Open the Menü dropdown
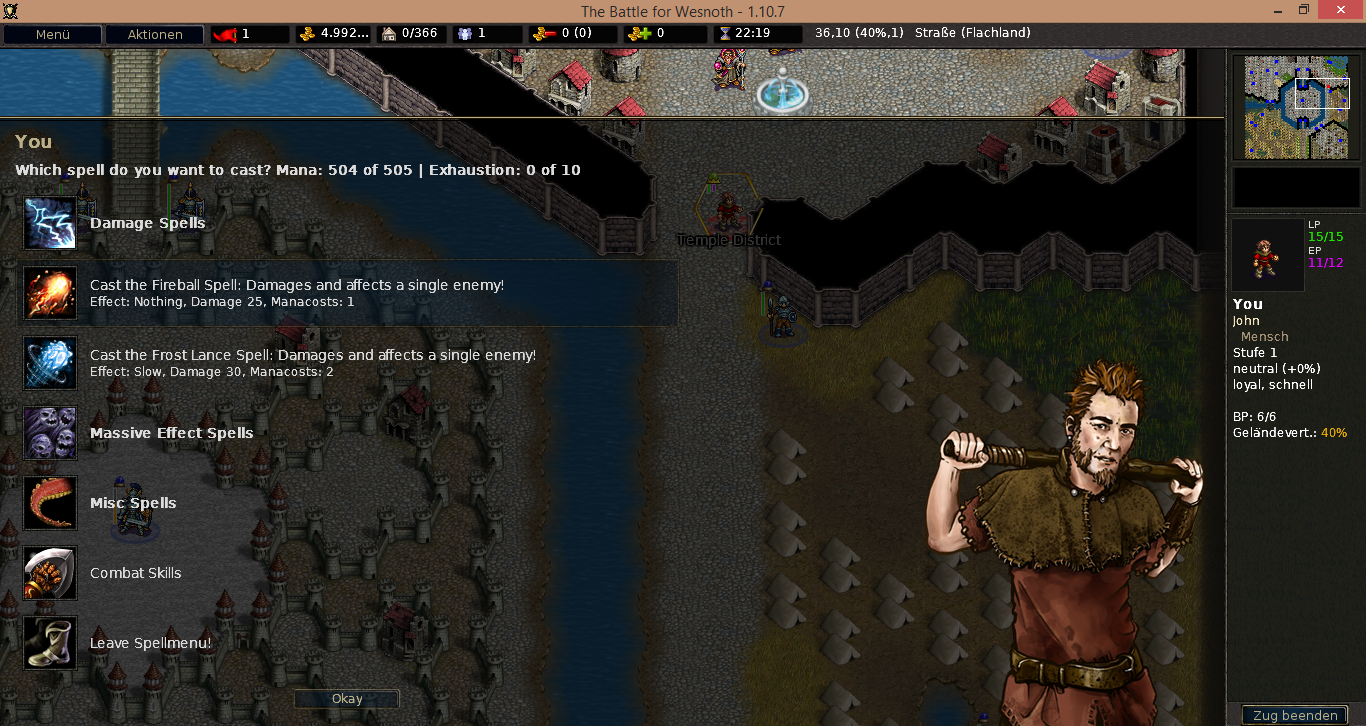Viewport: 1366px width, 726px height. coord(52,34)
